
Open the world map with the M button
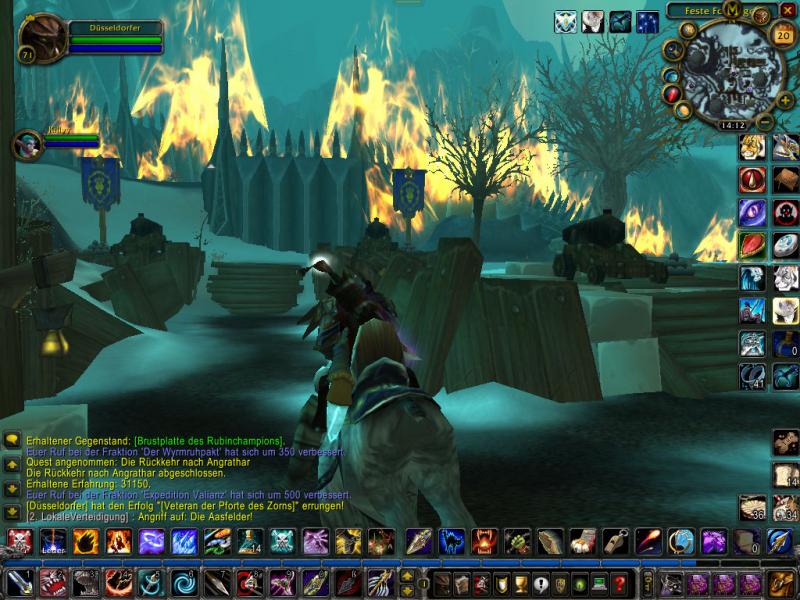click(x=732, y=10)
